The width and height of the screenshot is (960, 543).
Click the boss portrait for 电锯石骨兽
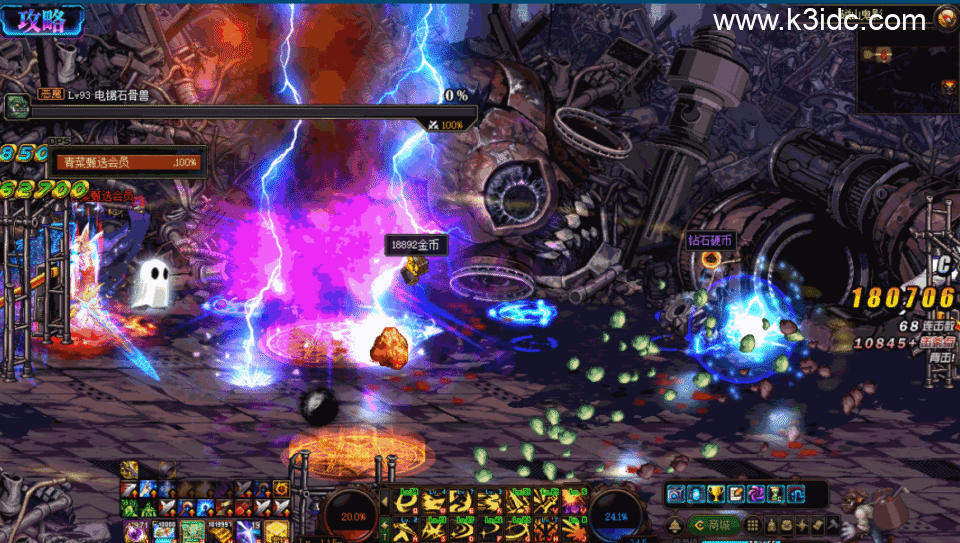click(x=17, y=105)
